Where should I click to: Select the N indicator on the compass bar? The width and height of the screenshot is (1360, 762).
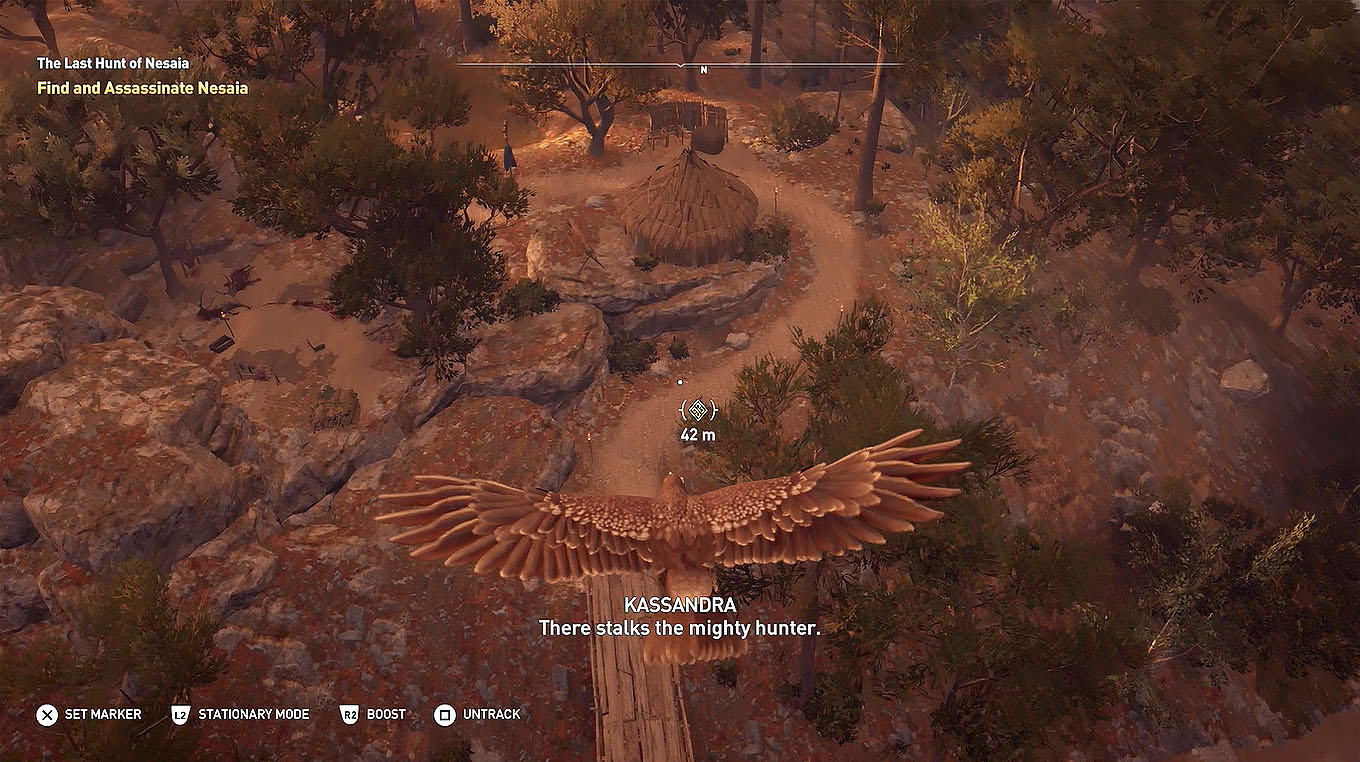coord(704,71)
